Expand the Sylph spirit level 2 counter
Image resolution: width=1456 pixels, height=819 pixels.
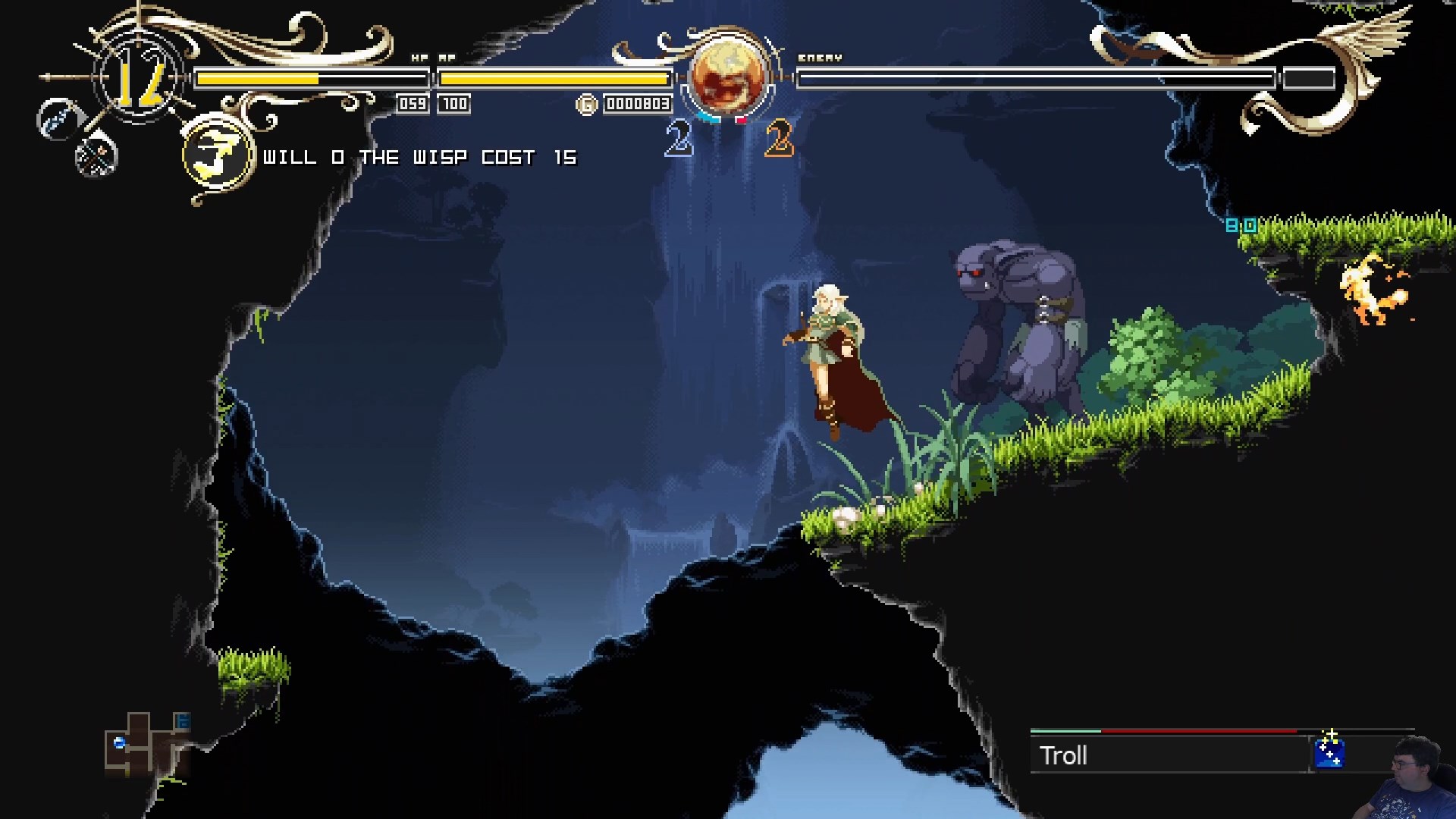(x=677, y=139)
